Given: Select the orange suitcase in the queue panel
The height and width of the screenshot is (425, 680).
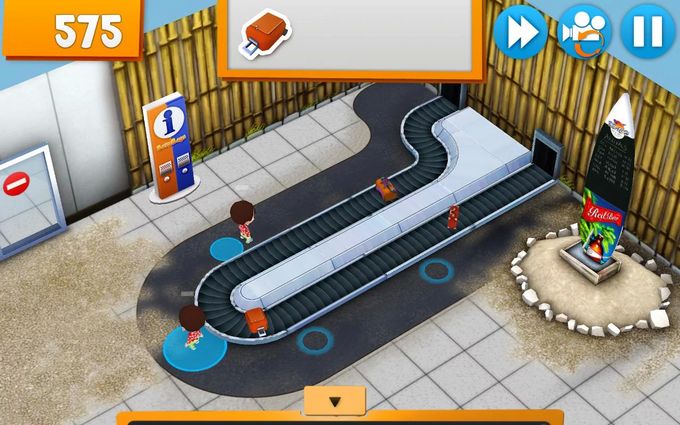Looking at the screenshot, I should point(264,32).
